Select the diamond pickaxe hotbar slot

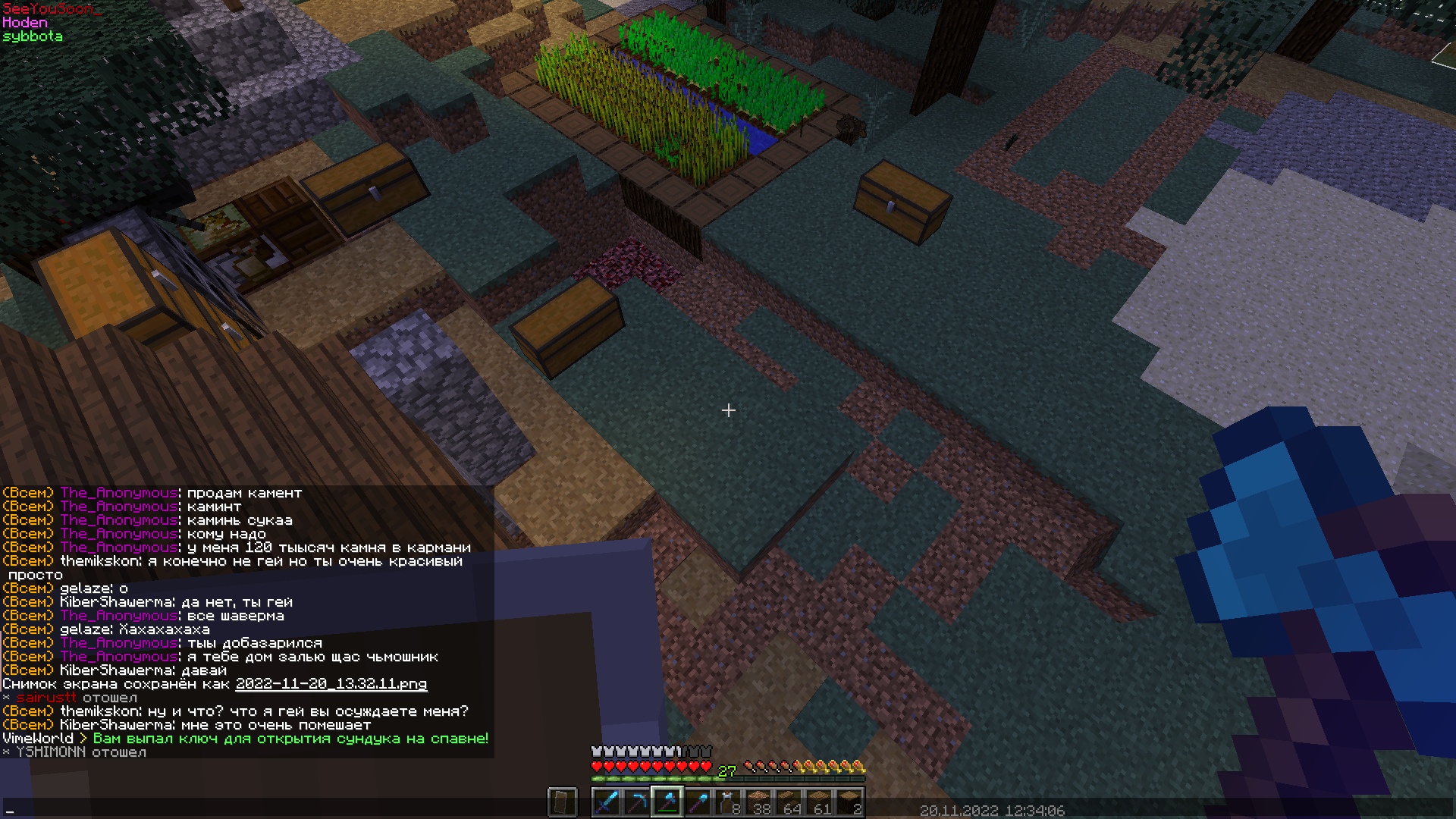click(x=637, y=802)
